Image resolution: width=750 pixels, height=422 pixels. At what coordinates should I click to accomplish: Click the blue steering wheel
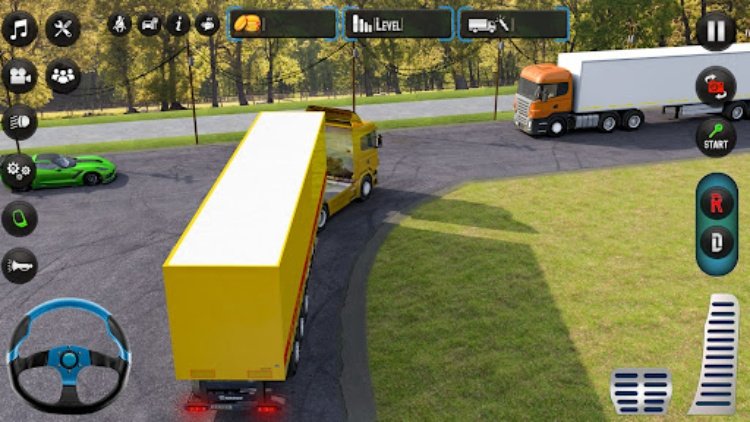coord(68,354)
